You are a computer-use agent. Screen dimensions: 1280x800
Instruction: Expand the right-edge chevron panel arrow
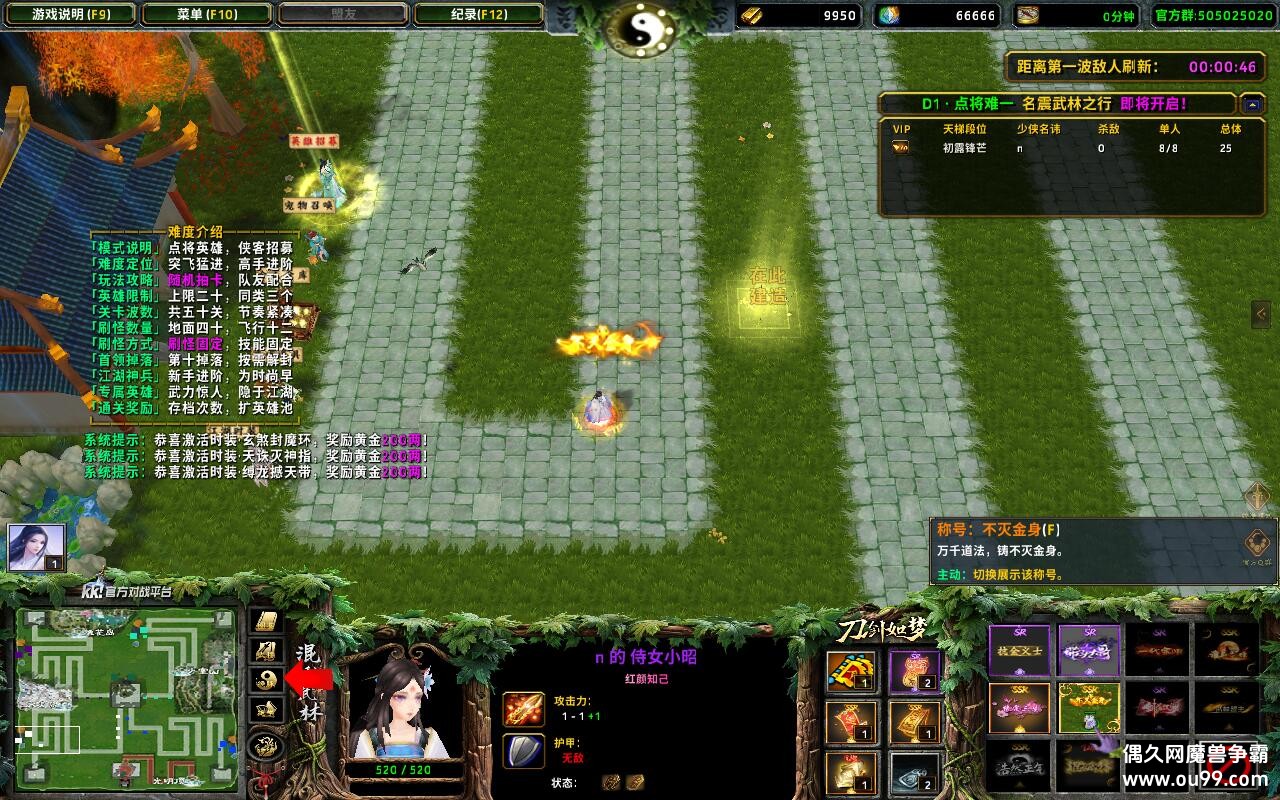pyautogui.click(x=1262, y=315)
